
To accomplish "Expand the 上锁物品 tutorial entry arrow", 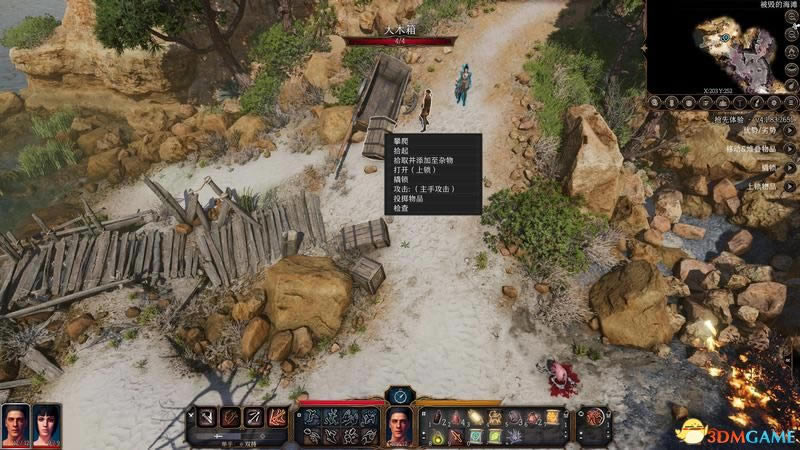I will (x=789, y=187).
